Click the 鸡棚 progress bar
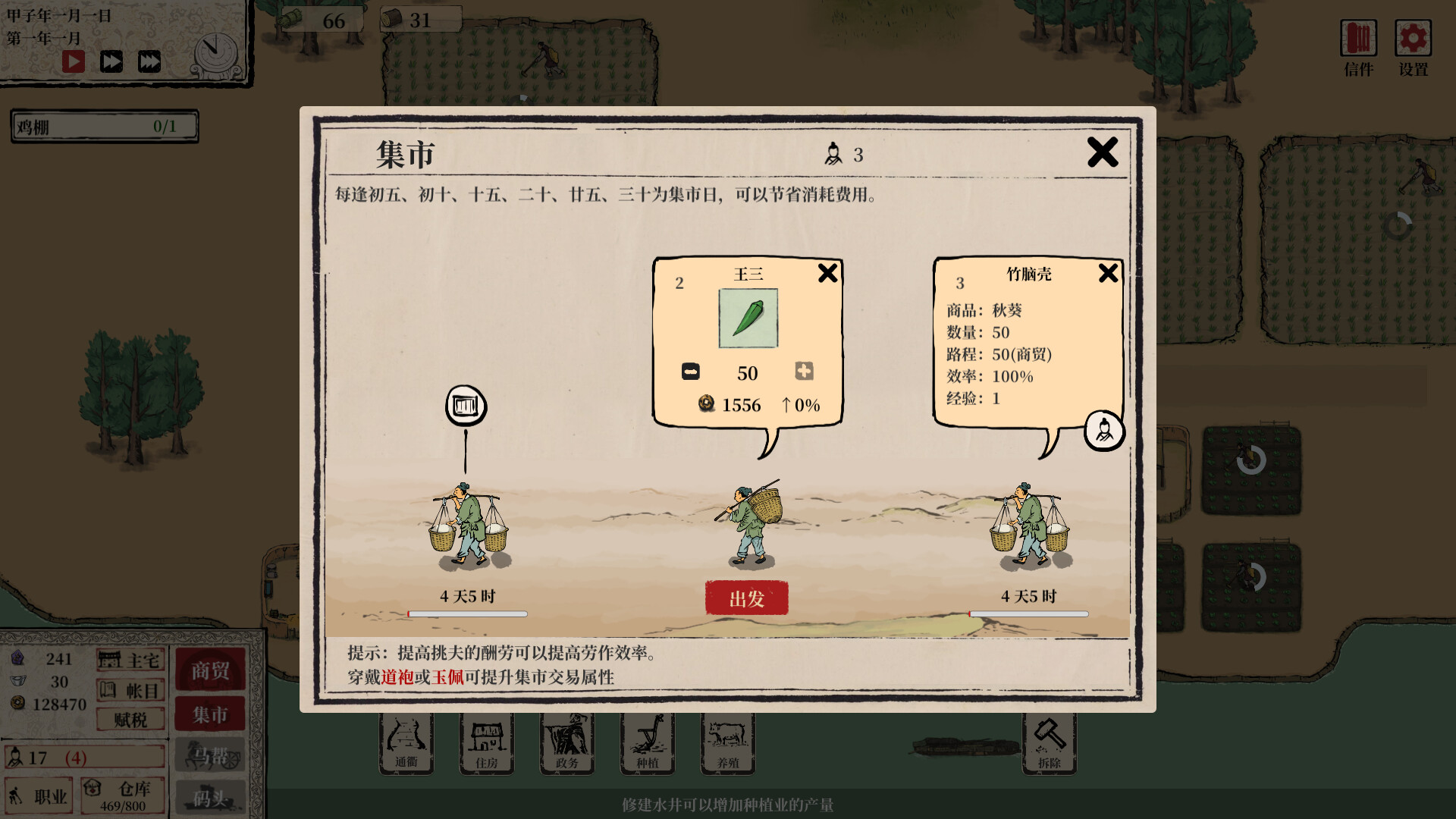Screen dimensions: 1456x819 tap(104, 127)
